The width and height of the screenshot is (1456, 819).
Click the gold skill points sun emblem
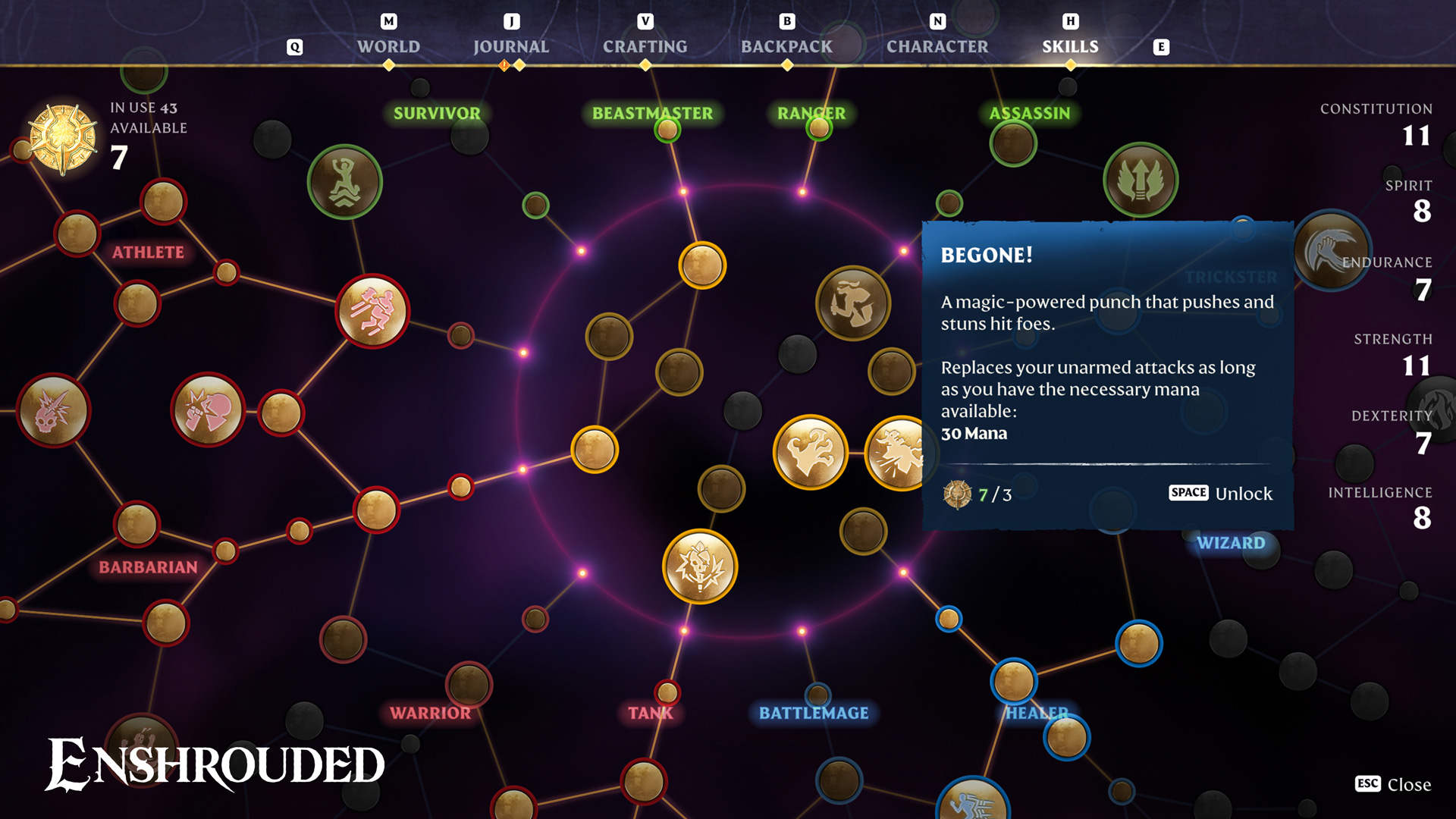click(x=63, y=139)
